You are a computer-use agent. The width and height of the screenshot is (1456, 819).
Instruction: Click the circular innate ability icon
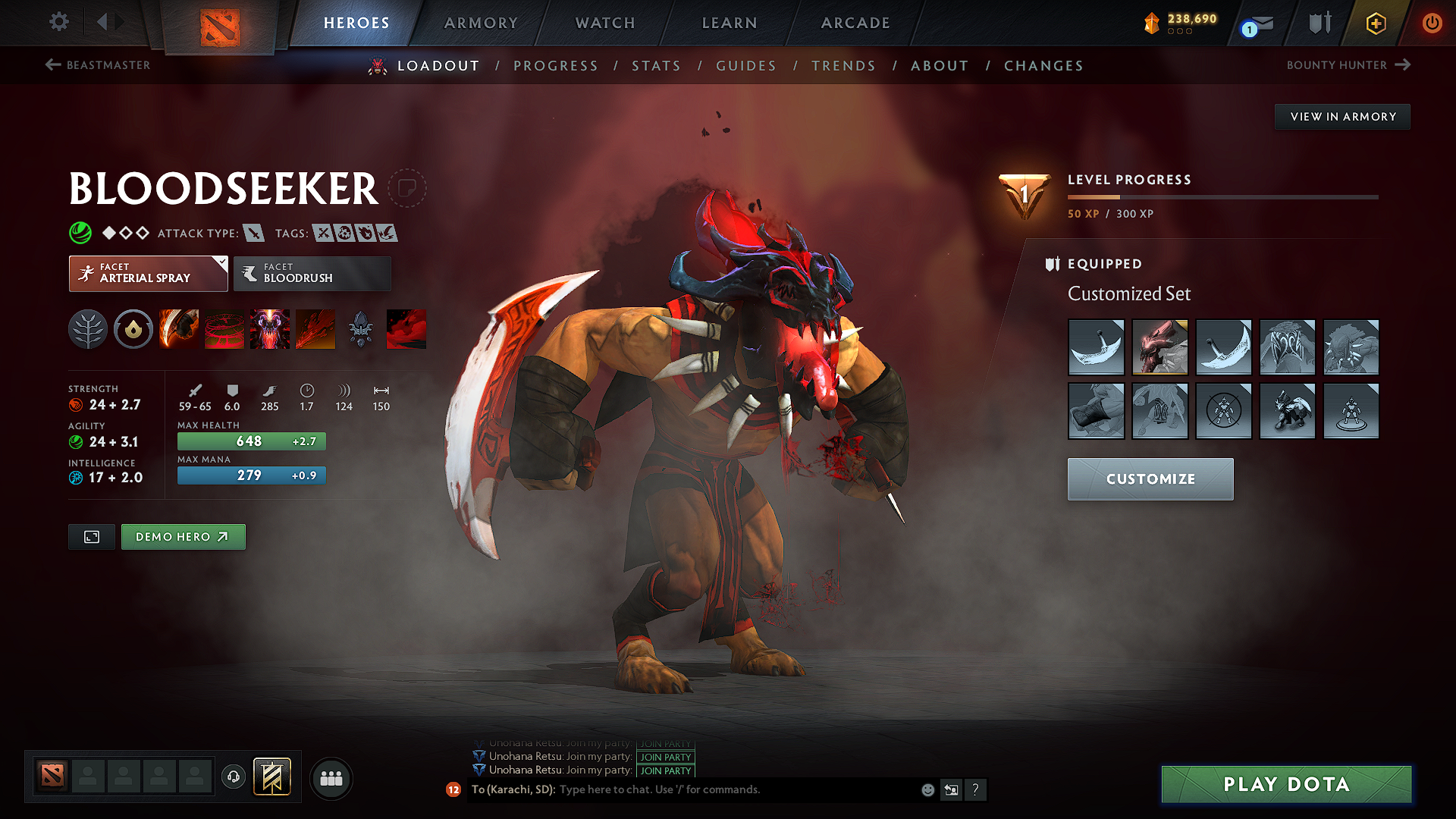pos(133,329)
